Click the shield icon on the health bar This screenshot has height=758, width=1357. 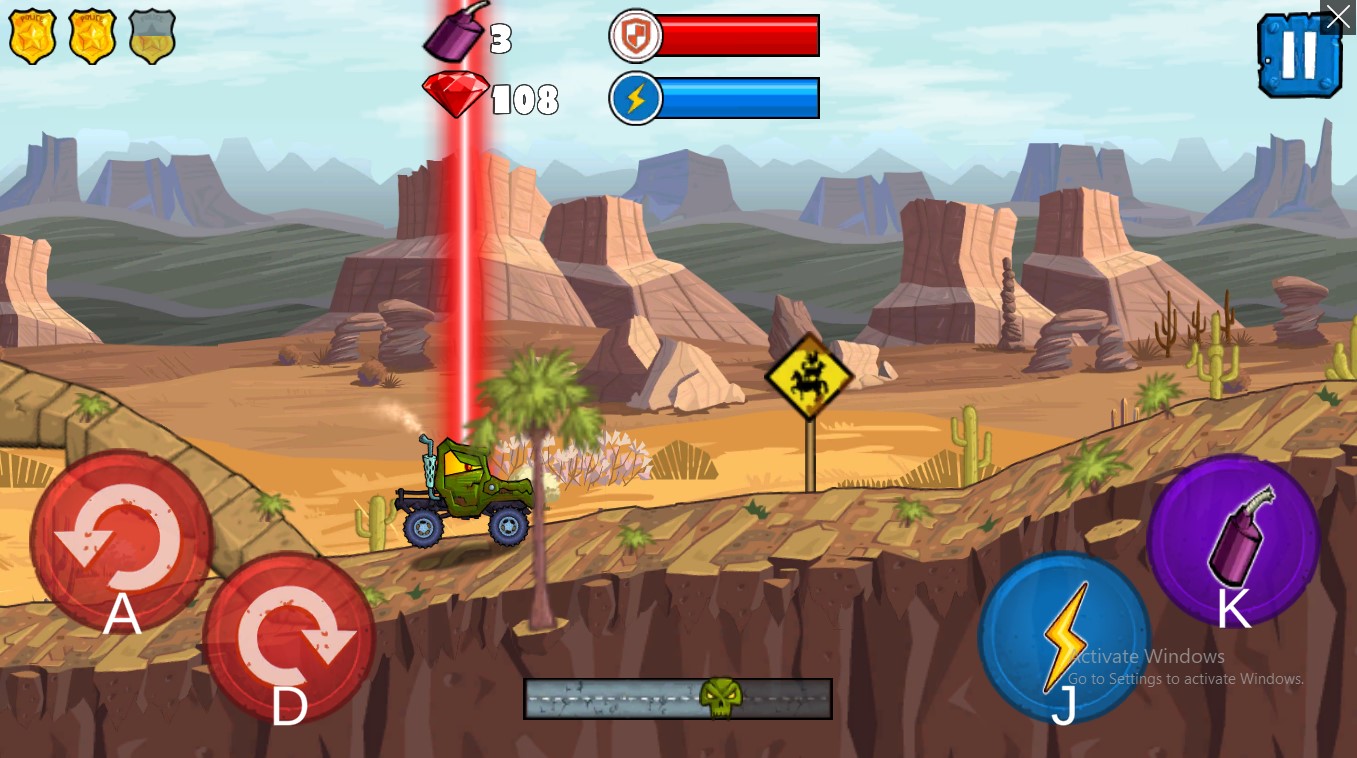pos(634,35)
